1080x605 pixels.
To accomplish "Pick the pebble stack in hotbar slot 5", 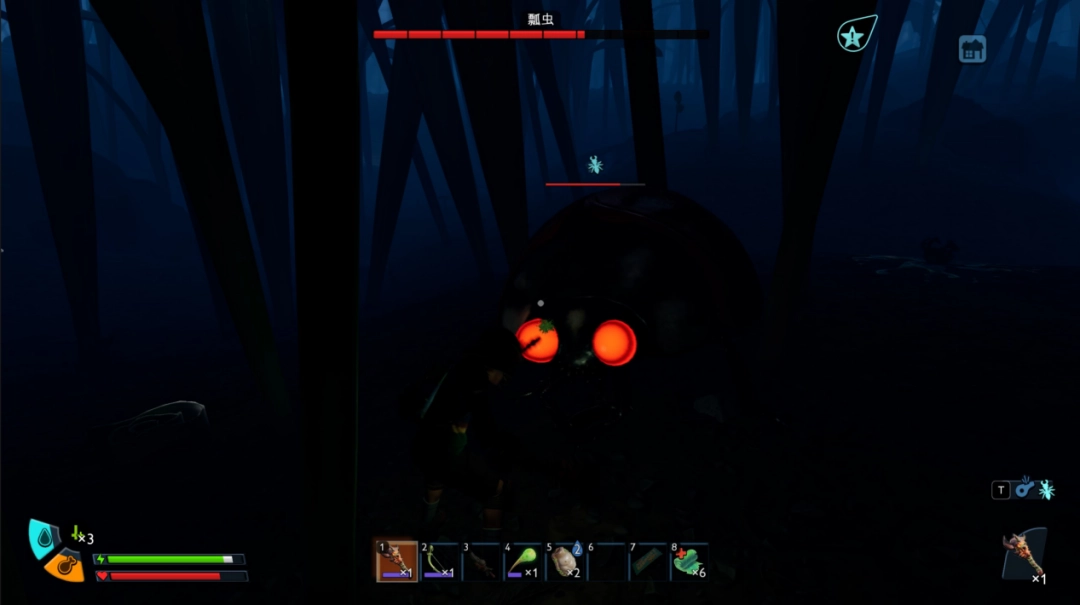I will [x=565, y=562].
